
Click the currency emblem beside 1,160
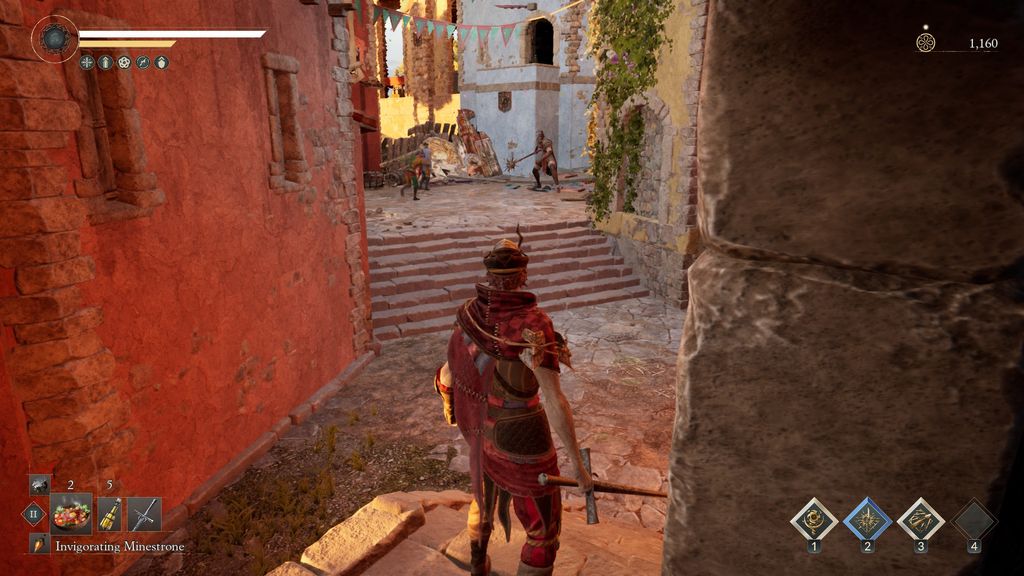point(925,42)
